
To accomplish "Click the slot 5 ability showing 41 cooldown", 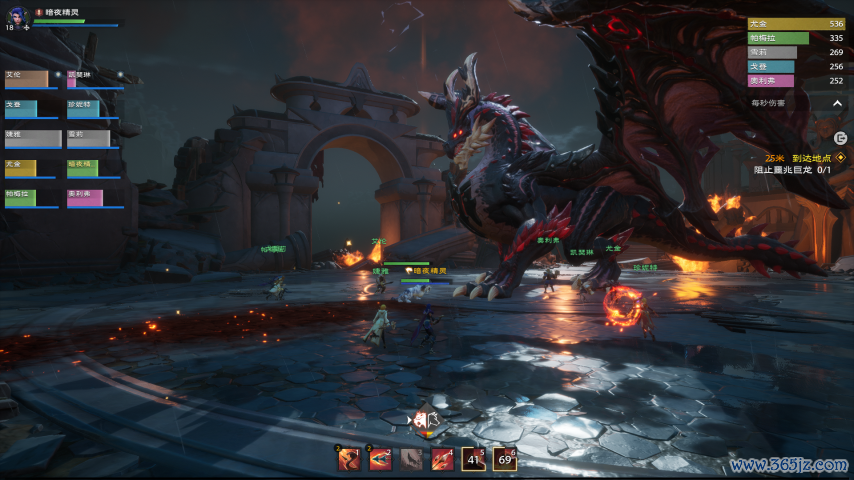I will tap(474, 459).
